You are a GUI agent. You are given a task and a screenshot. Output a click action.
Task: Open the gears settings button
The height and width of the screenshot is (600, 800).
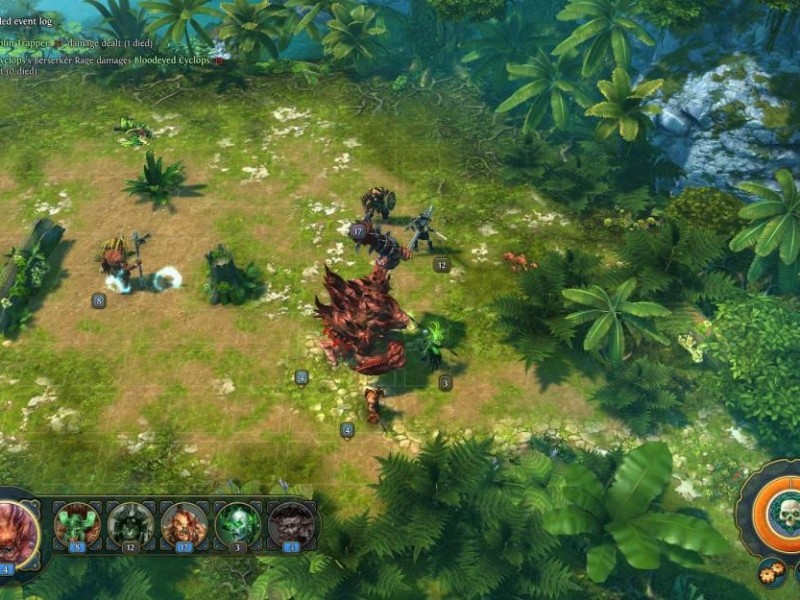(x=771, y=573)
